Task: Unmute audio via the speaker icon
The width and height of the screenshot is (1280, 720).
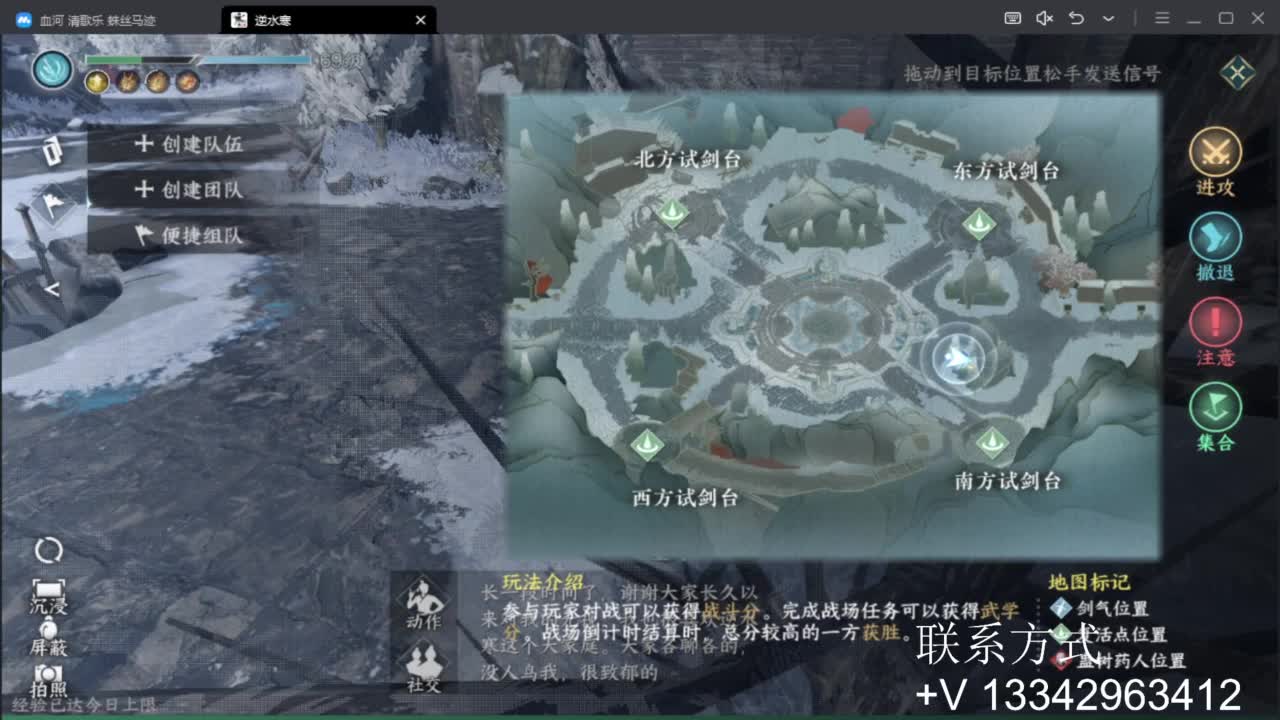Action: point(1044,18)
